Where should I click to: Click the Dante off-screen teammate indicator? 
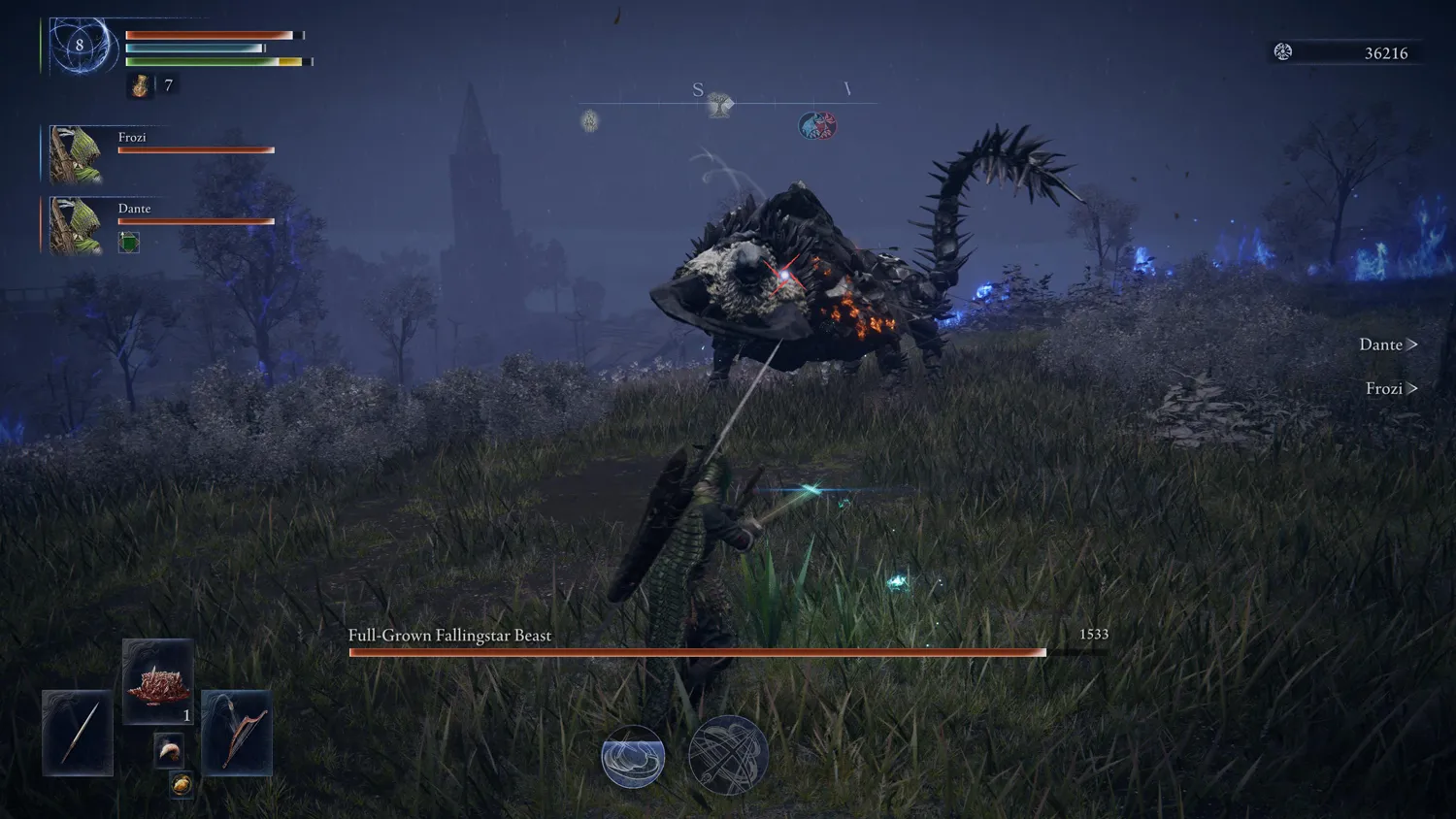[1388, 344]
